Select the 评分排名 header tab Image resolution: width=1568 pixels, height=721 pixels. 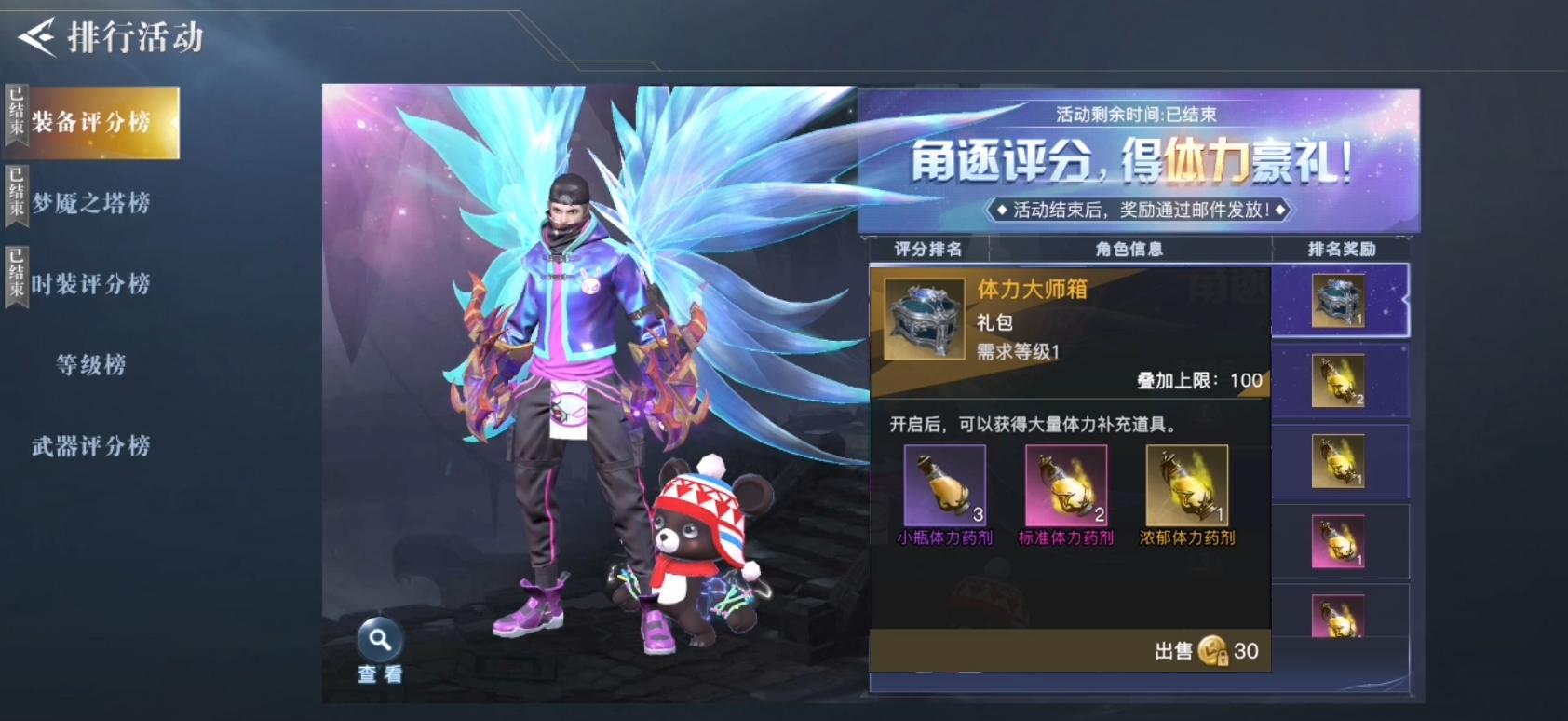tap(931, 248)
